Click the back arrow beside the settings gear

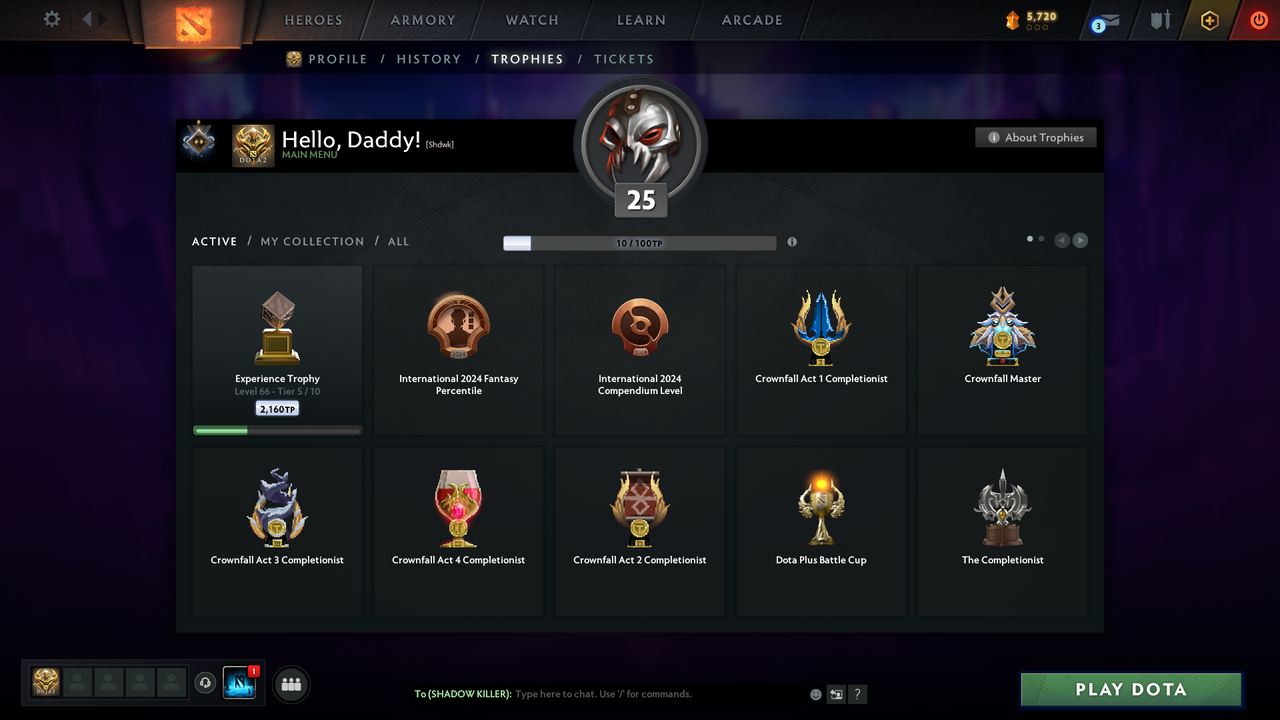coord(88,17)
